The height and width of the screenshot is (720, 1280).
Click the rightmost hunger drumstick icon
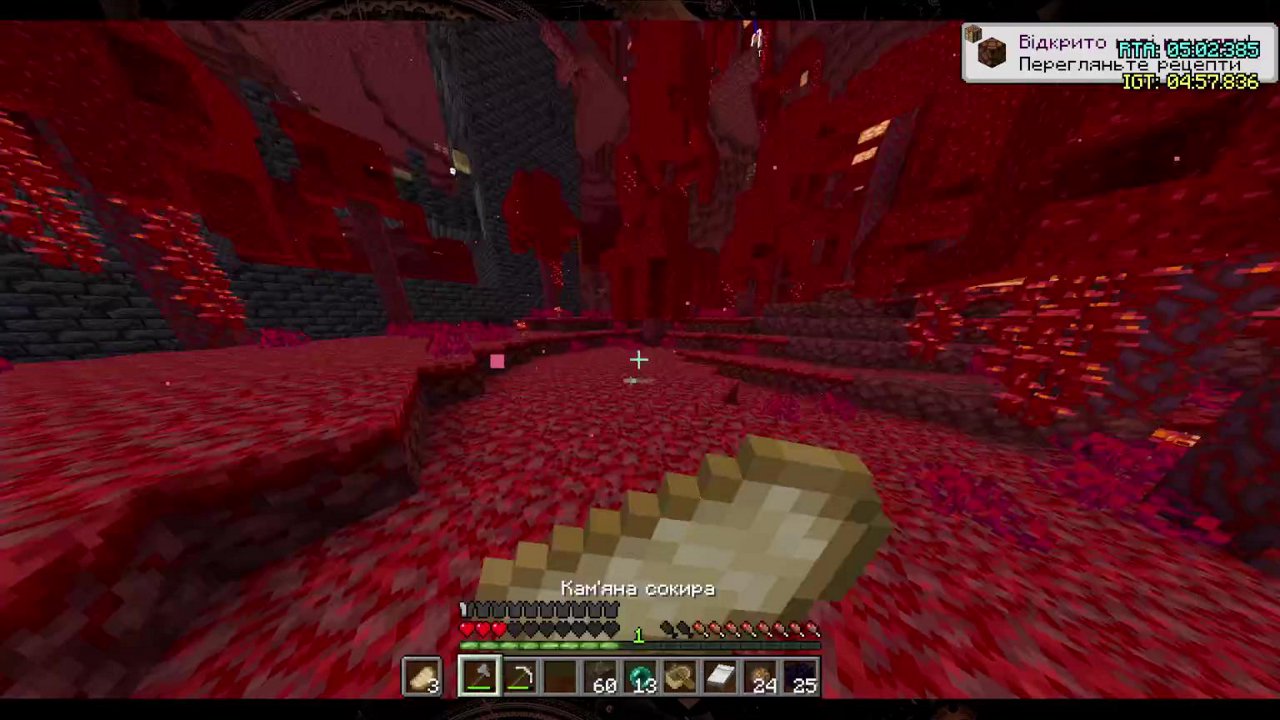(x=813, y=630)
